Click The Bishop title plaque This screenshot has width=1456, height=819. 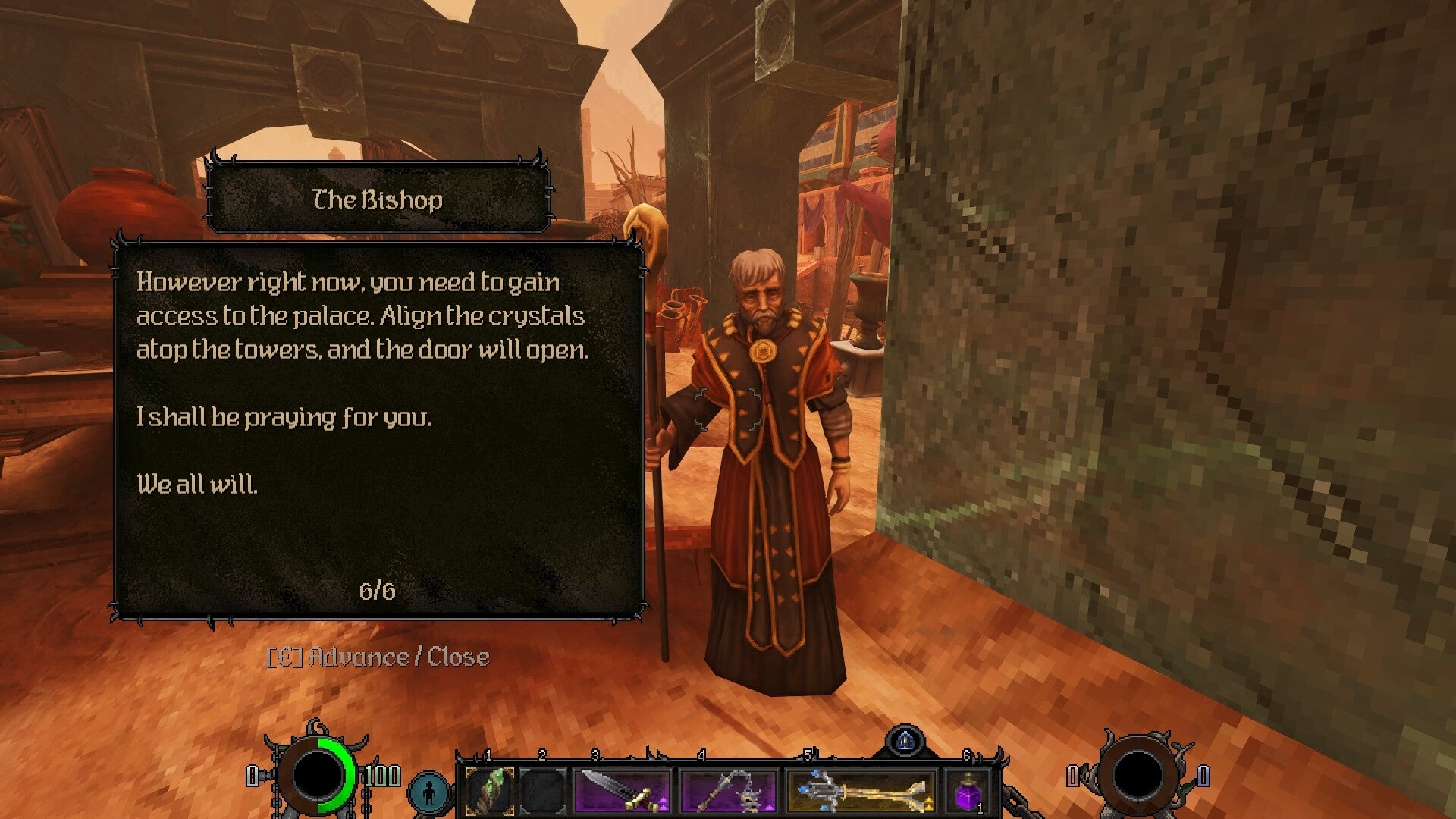pyautogui.click(x=378, y=200)
